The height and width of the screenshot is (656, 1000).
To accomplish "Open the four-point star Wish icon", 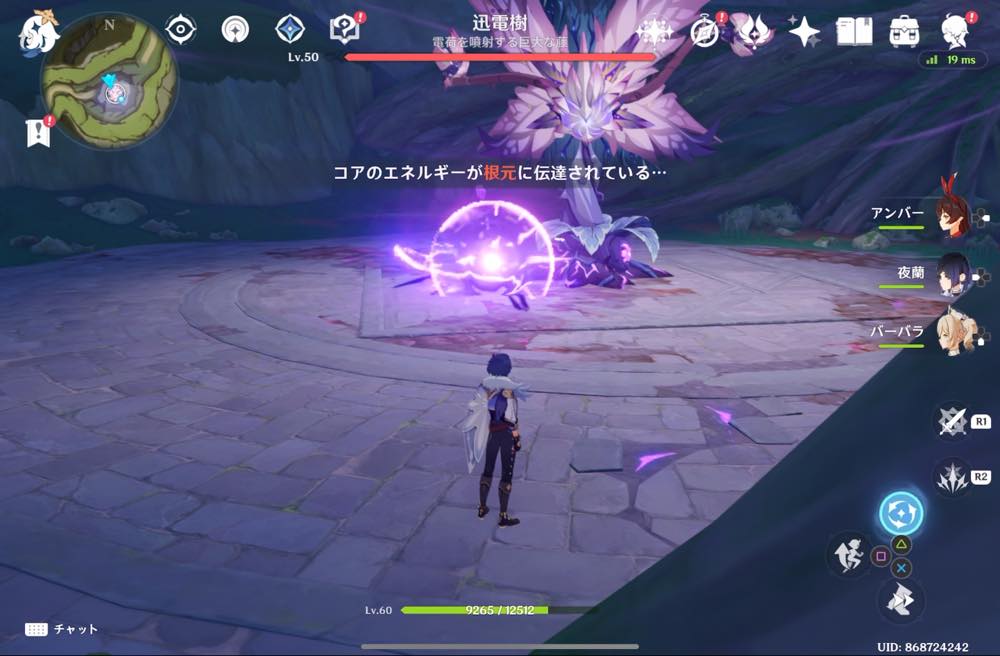I will 804,32.
